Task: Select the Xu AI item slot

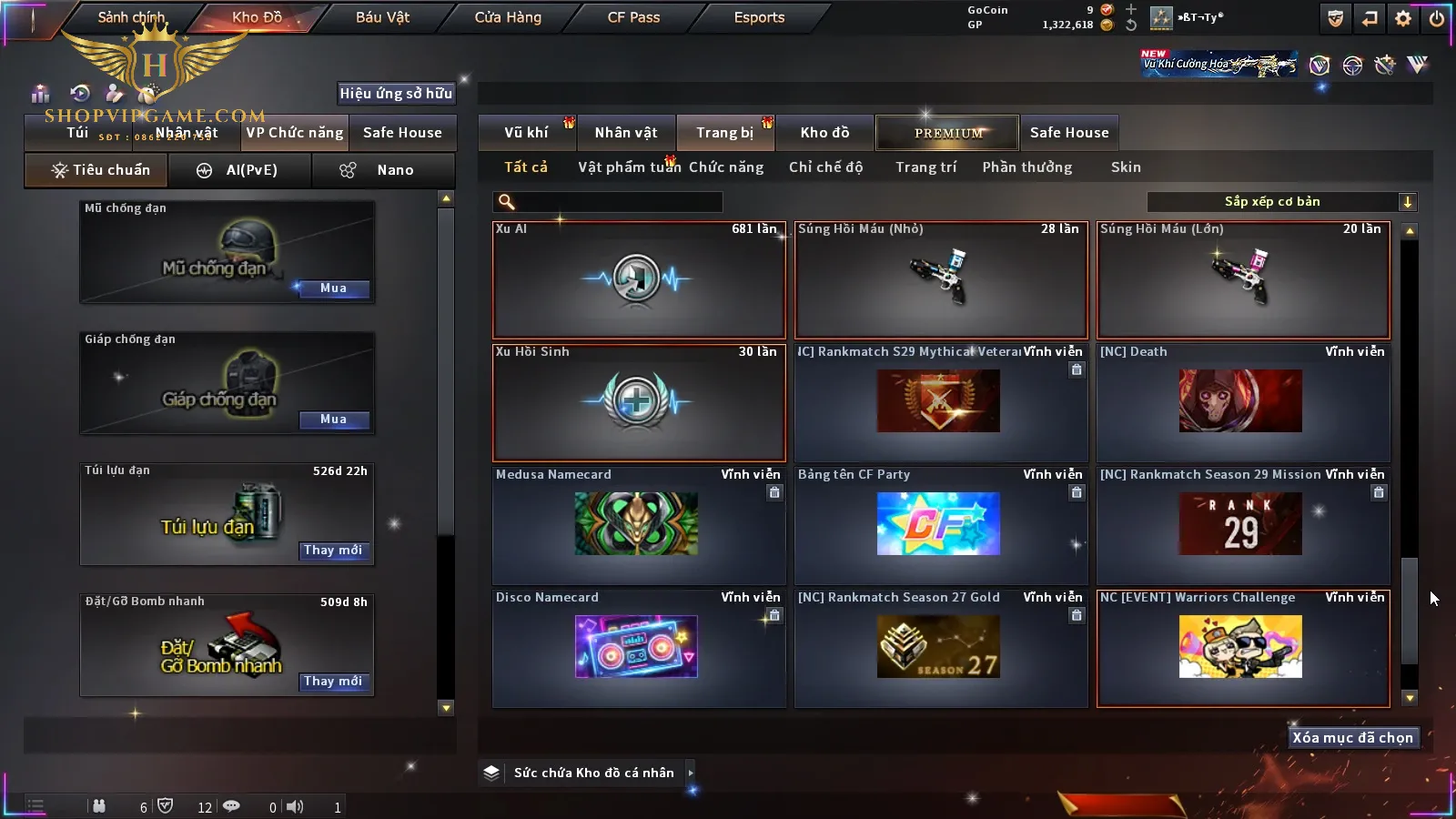Action: (x=638, y=280)
